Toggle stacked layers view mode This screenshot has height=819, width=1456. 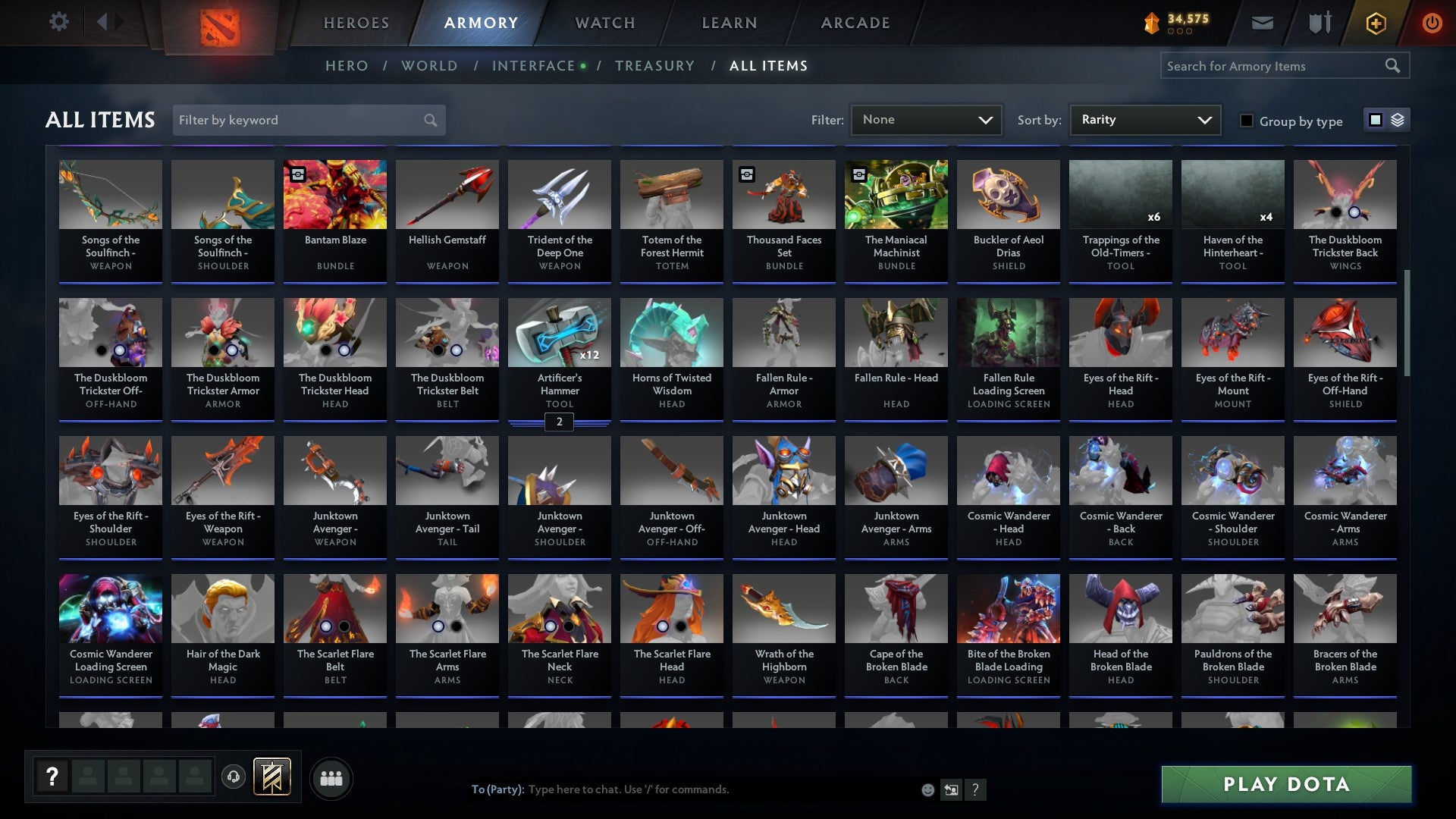pyautogui.click(x=1398, y=120)
